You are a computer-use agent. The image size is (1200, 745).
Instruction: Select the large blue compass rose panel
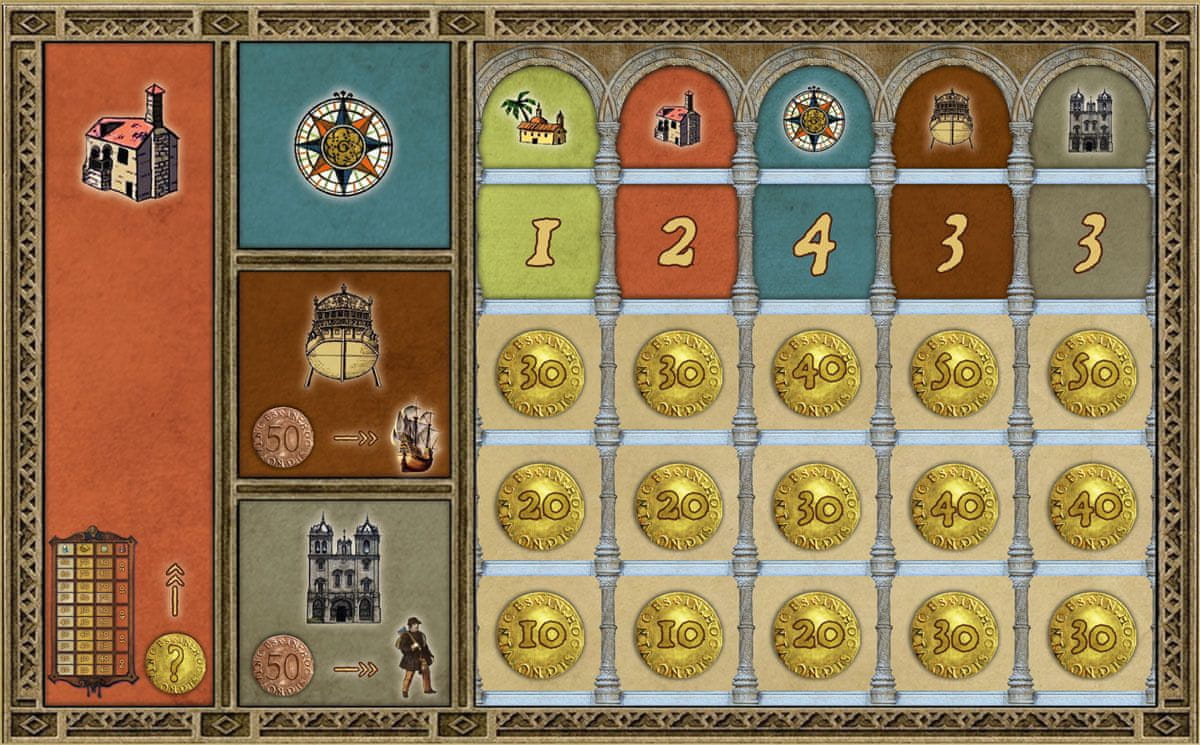343,145
